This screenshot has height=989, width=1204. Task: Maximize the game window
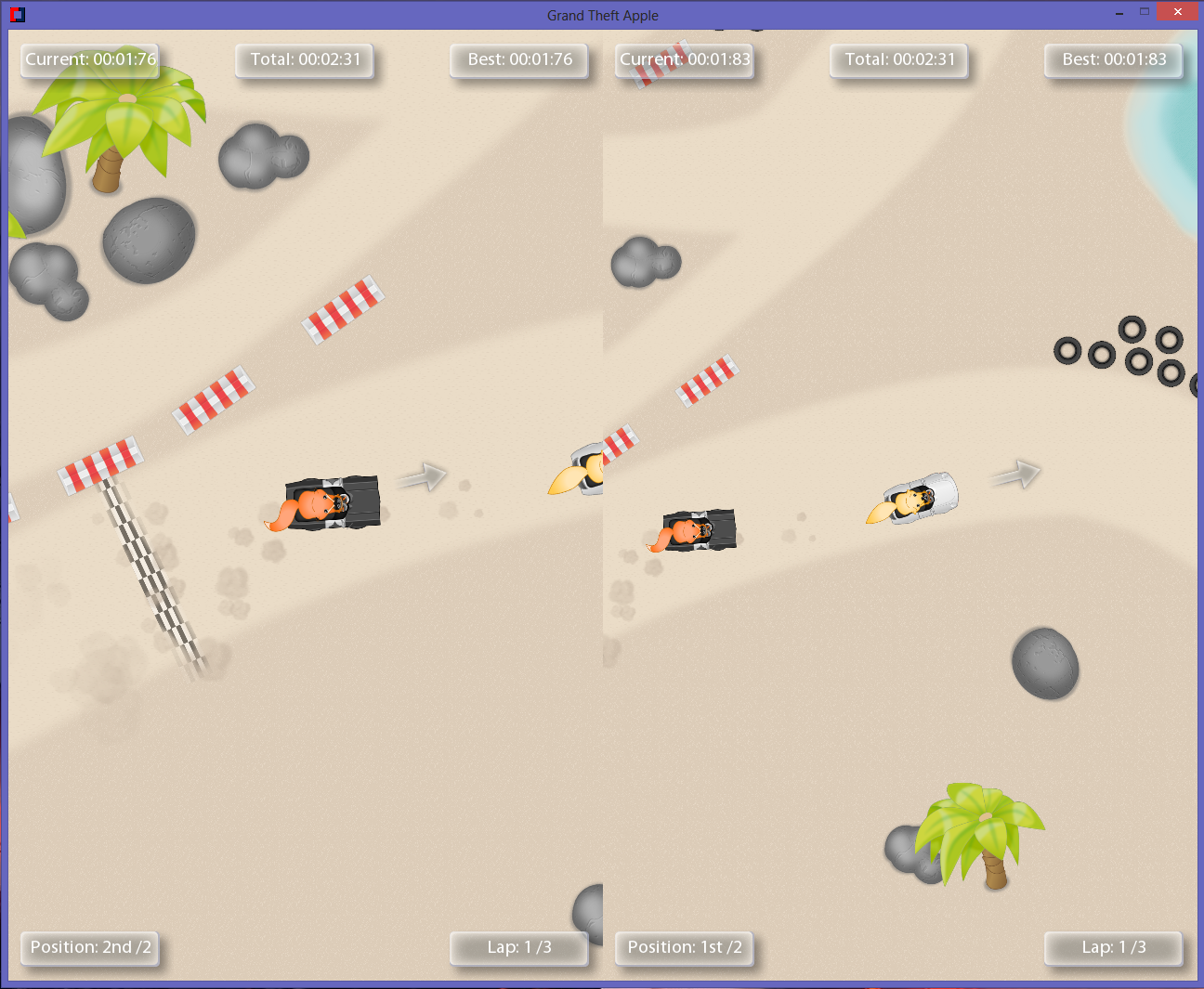(x=1145, y=12)
